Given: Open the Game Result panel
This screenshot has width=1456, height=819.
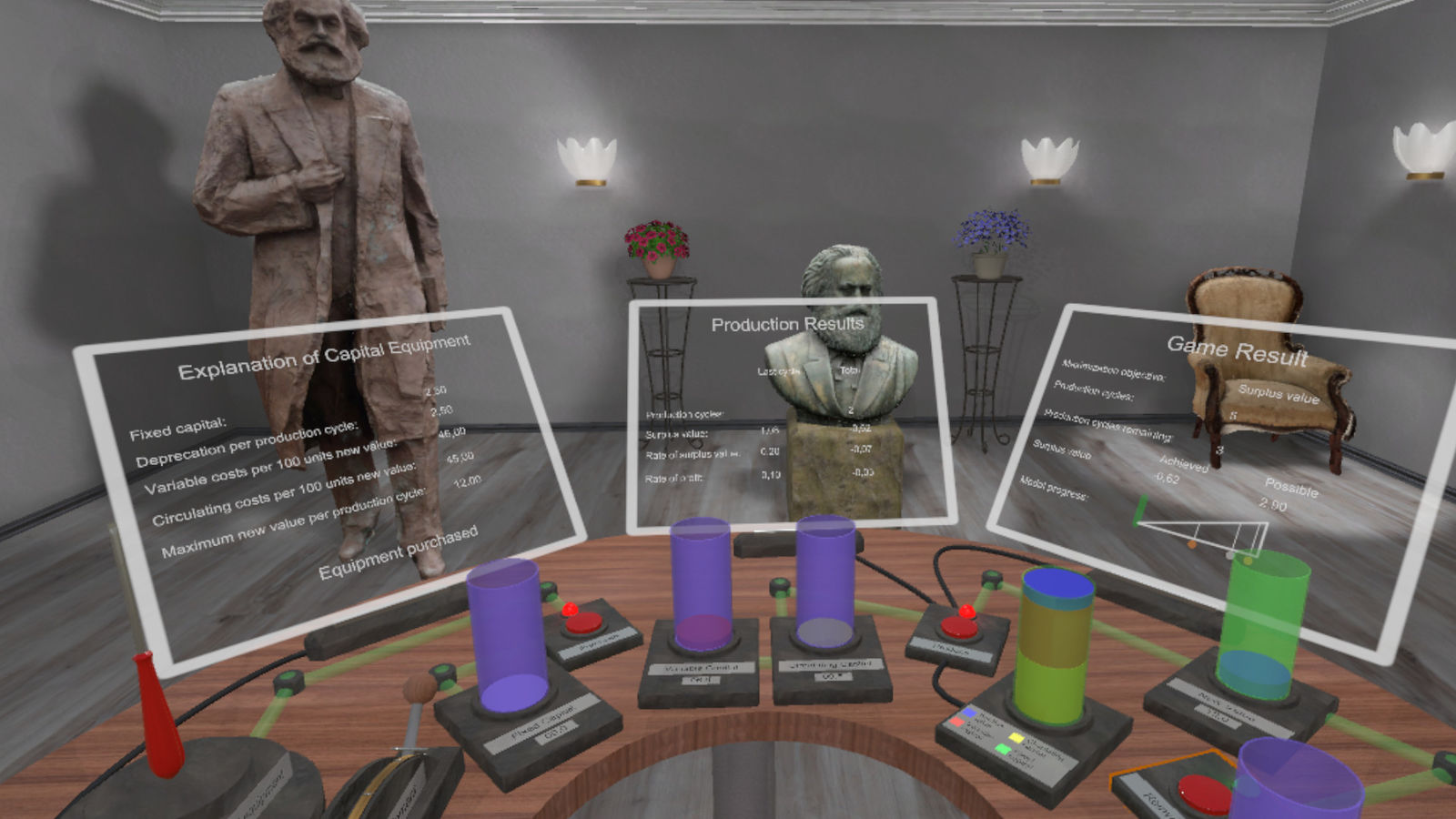Looking at the screenshot, I should [x=1238, y=350].
